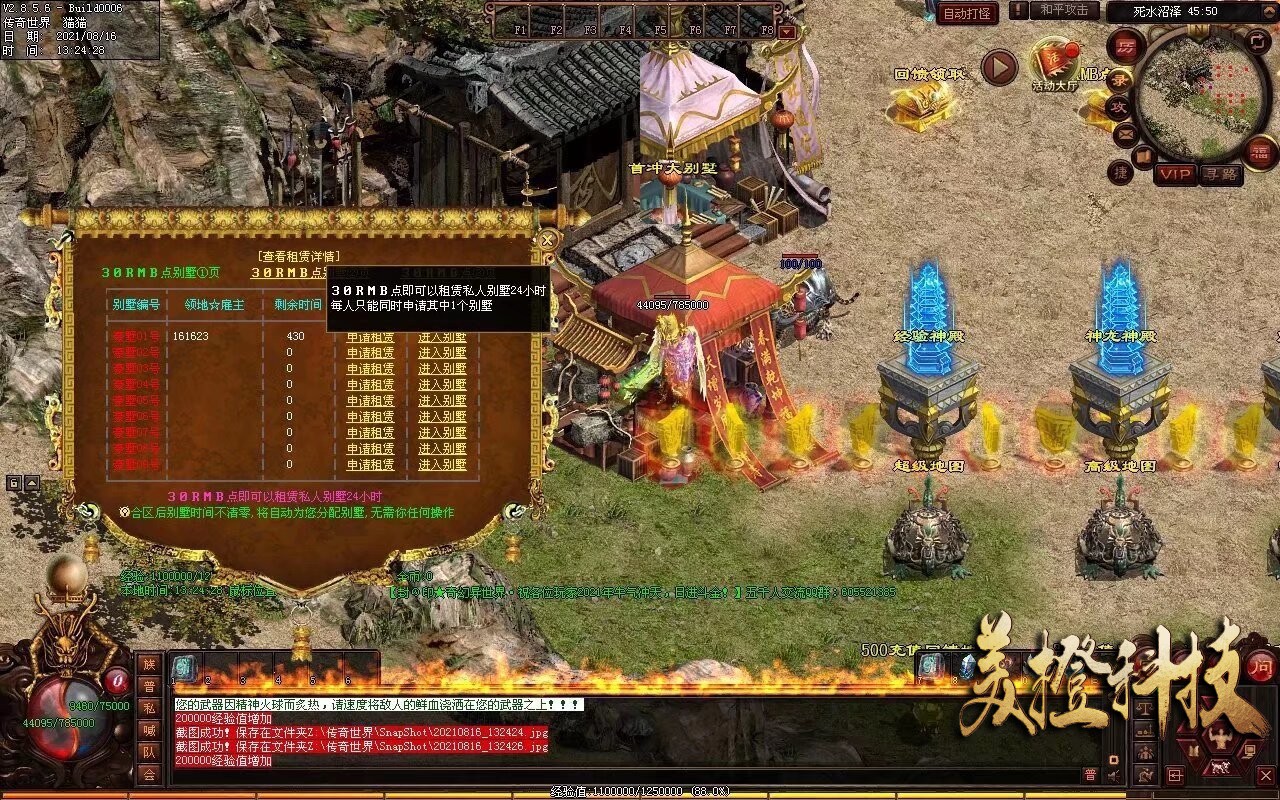1280x800 pixels.
Task: Collapse the minimap with its arrow button
Action: click(x=1268, y=10)
